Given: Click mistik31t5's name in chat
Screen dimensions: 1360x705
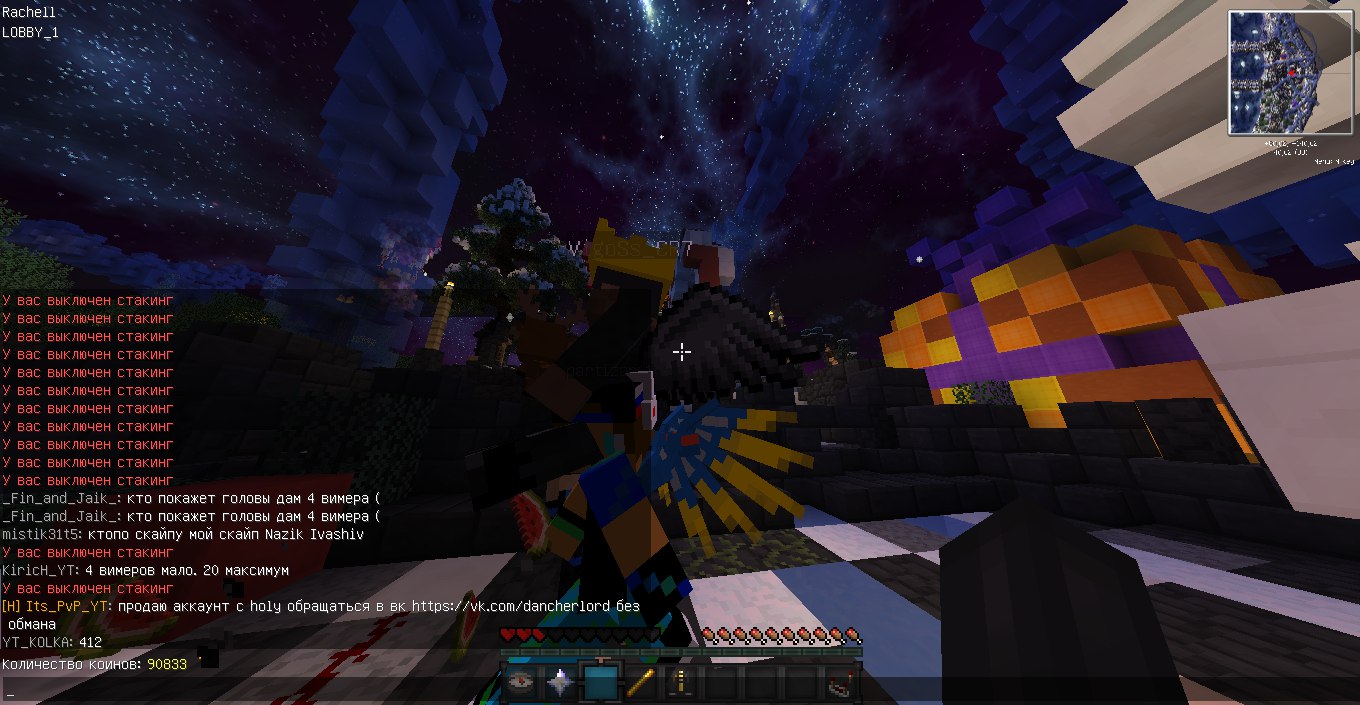Looking at the screenshot, I should click(39, 534).
